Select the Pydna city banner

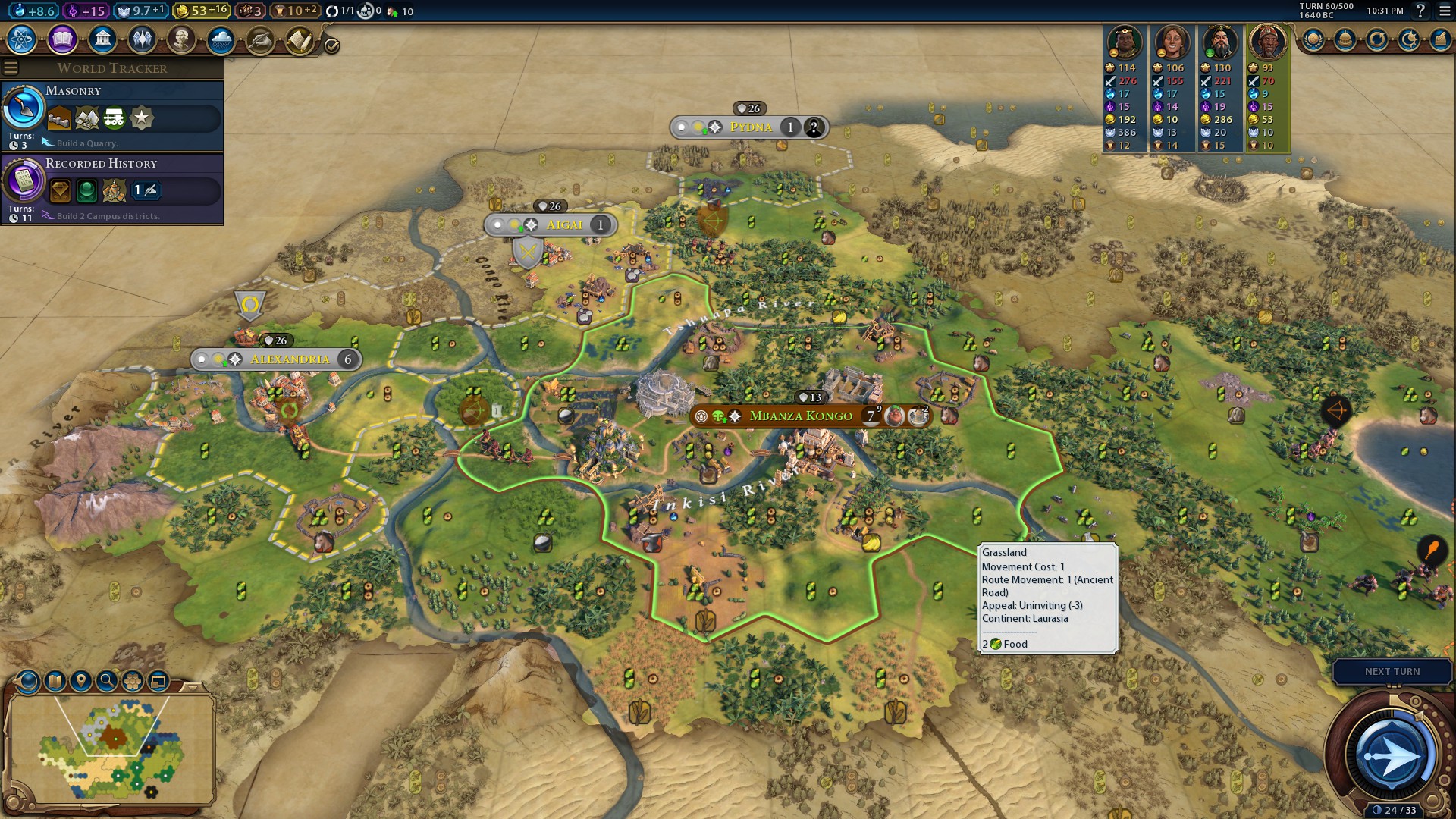pyautogui.click(x=750, y=127)
